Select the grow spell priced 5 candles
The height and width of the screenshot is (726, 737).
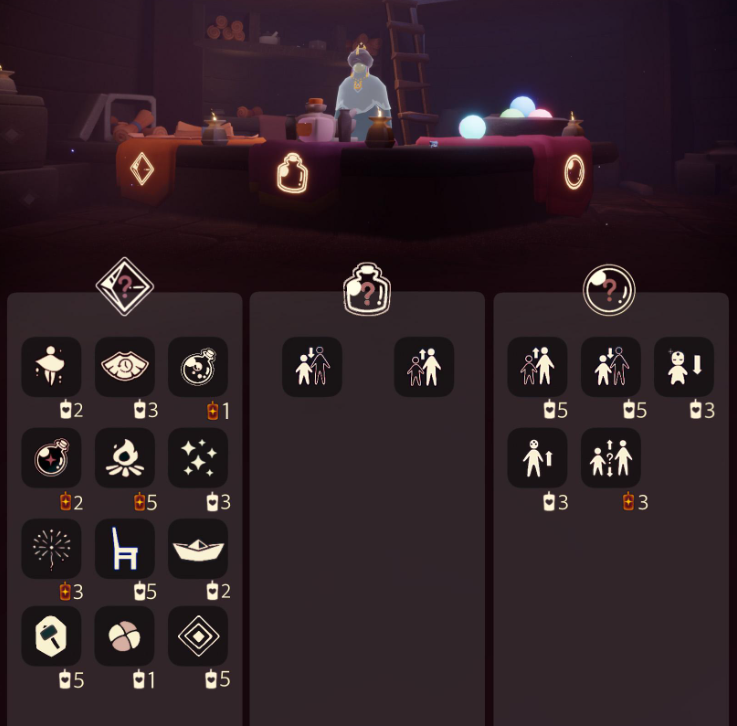538,367
